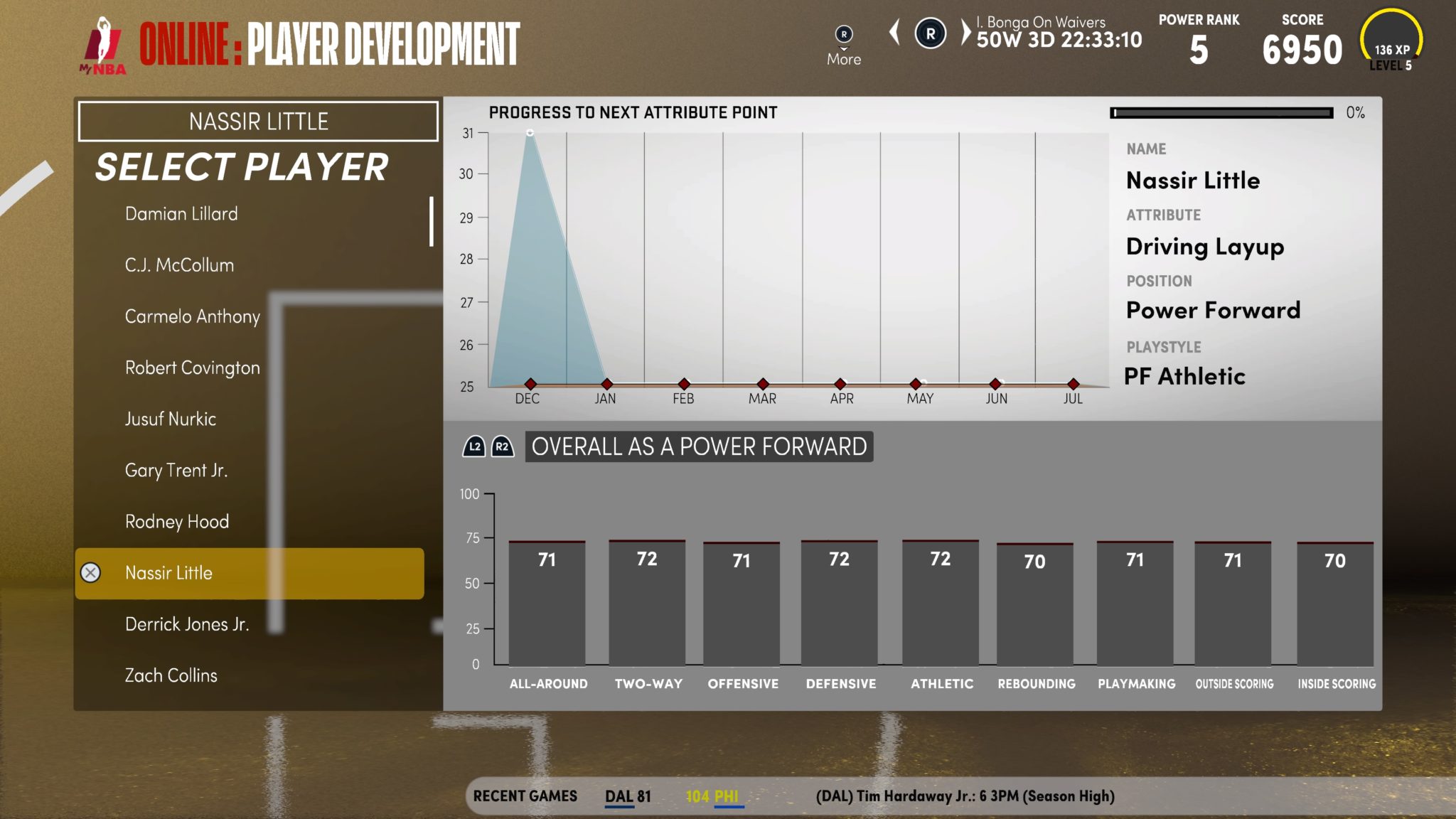The width and height of the screenshot is (1456, 819).
Task: Pick Carmelo Anthony from the roster
Action: [192, 316]
